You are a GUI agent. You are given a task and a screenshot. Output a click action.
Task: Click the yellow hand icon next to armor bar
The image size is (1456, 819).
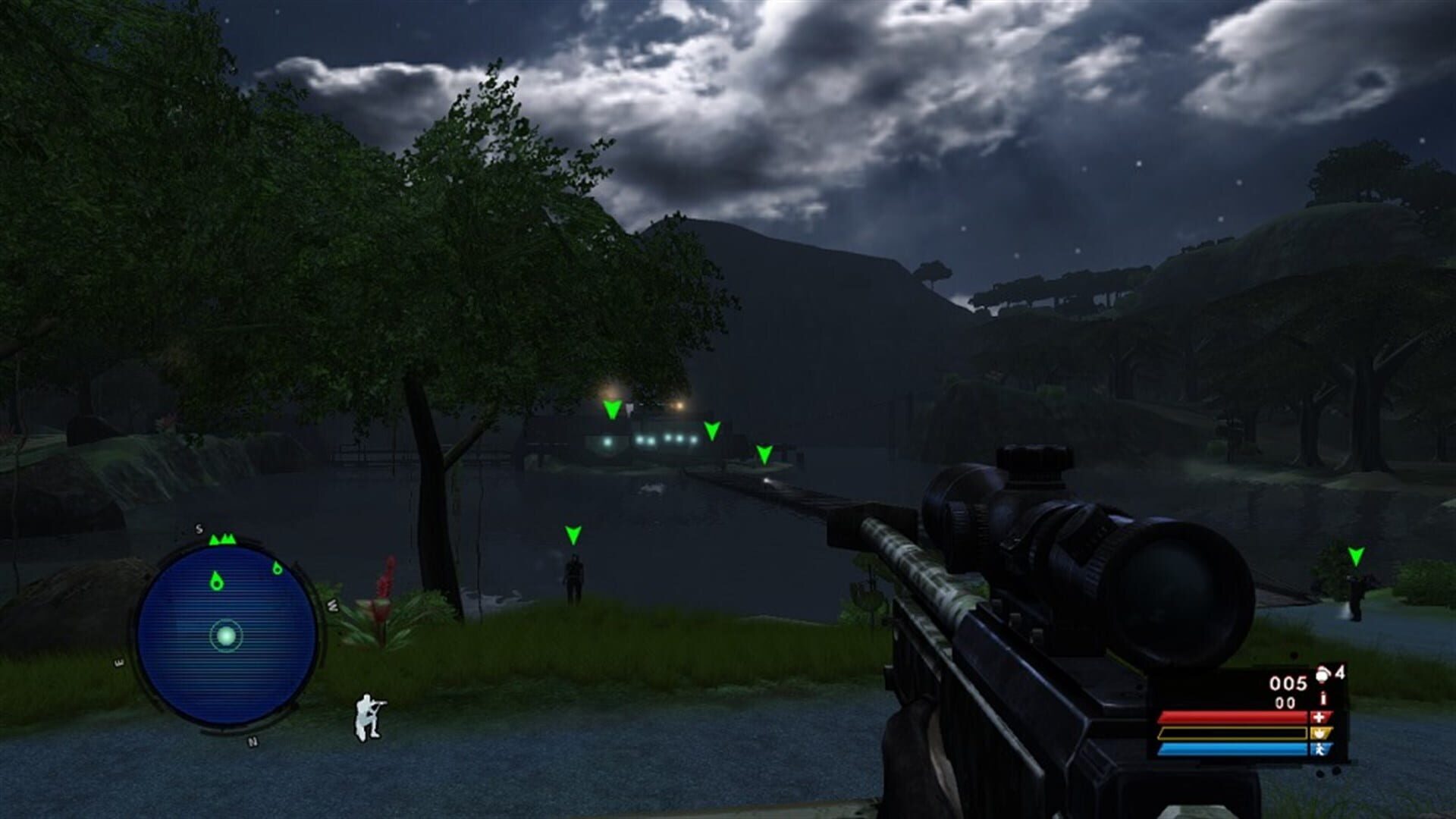coord(1321,734)
